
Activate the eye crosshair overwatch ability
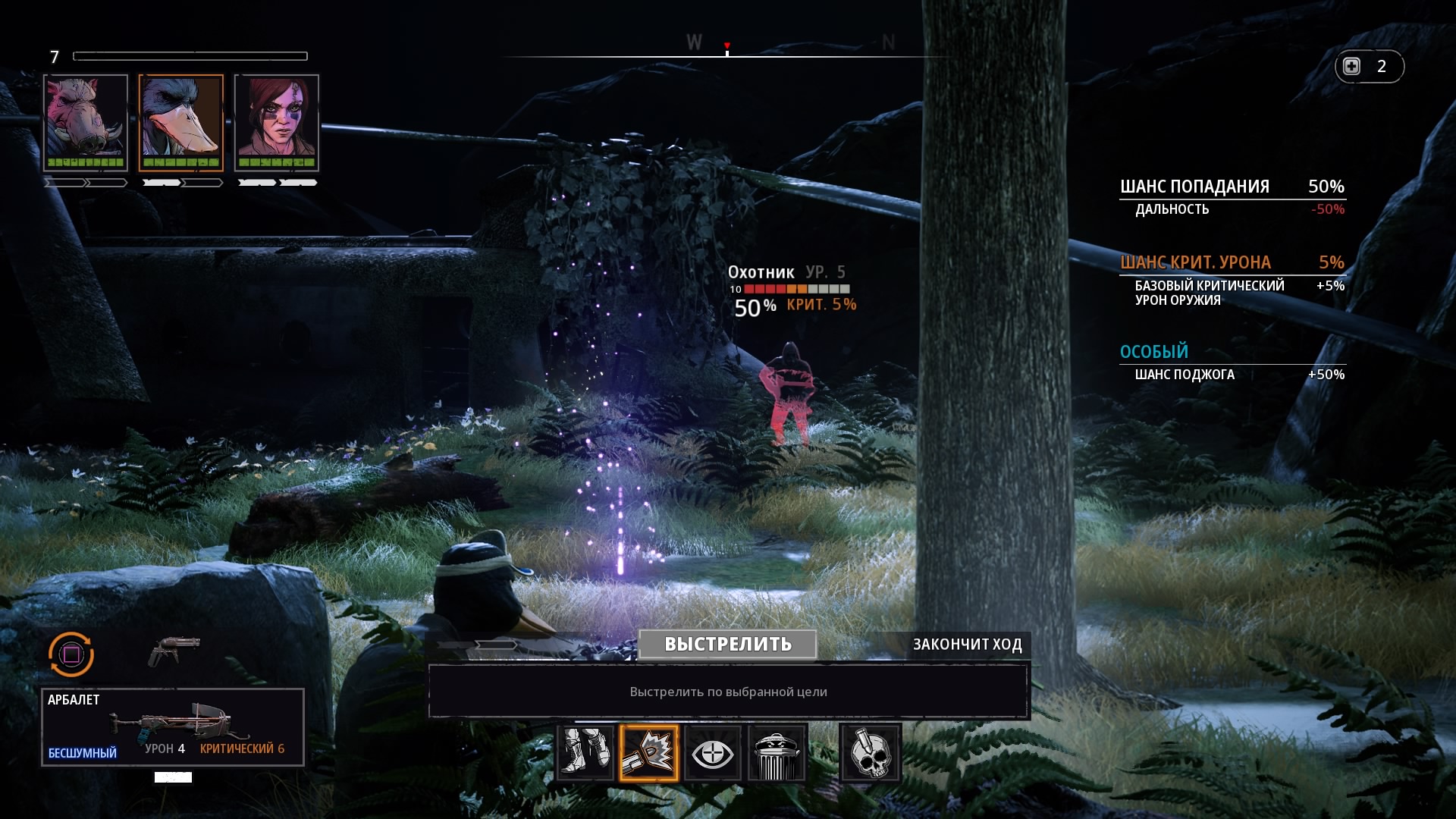pyautogui.click(x=713, y=752)
